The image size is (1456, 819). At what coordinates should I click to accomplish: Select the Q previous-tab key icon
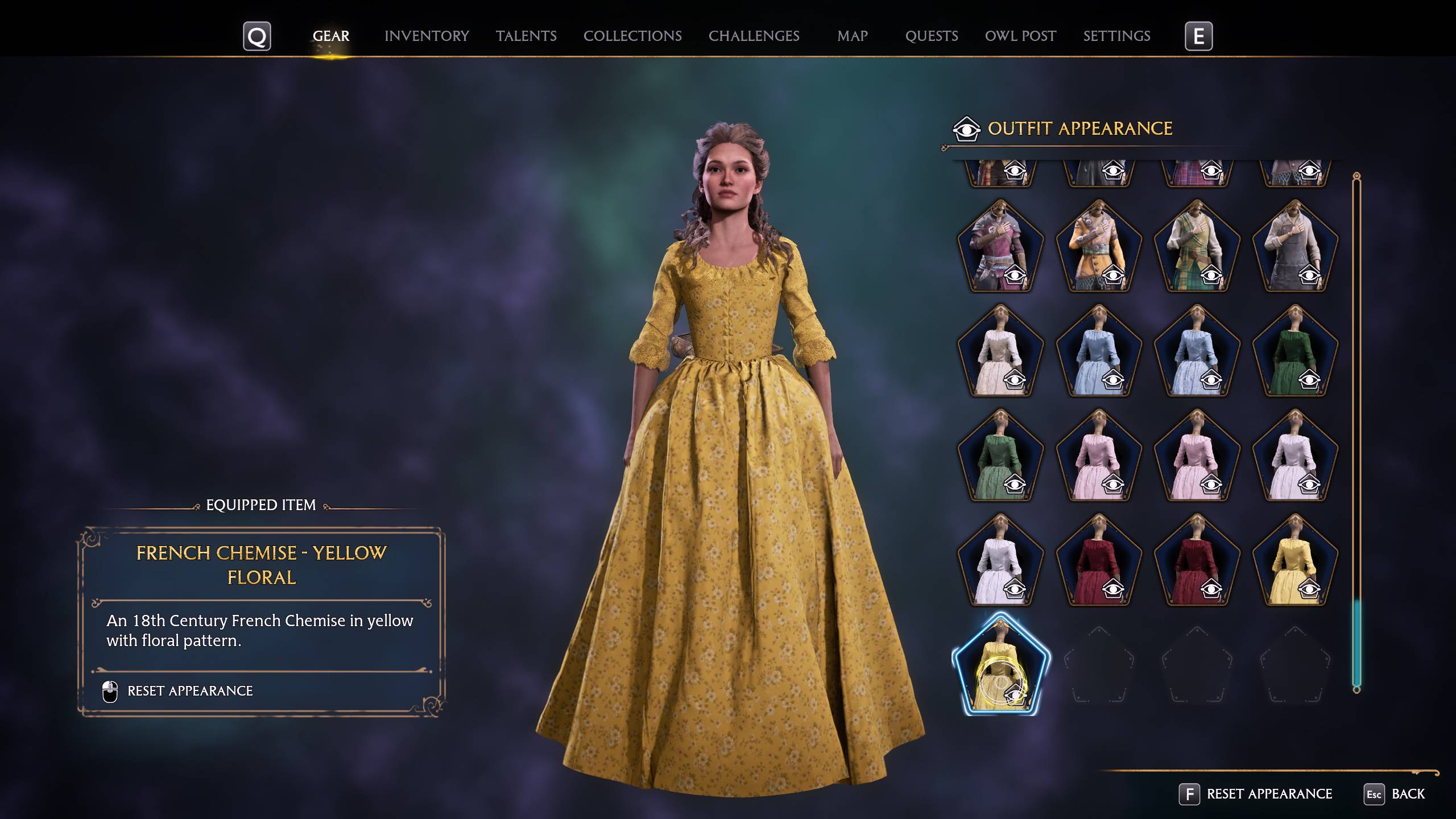(257, 36)
